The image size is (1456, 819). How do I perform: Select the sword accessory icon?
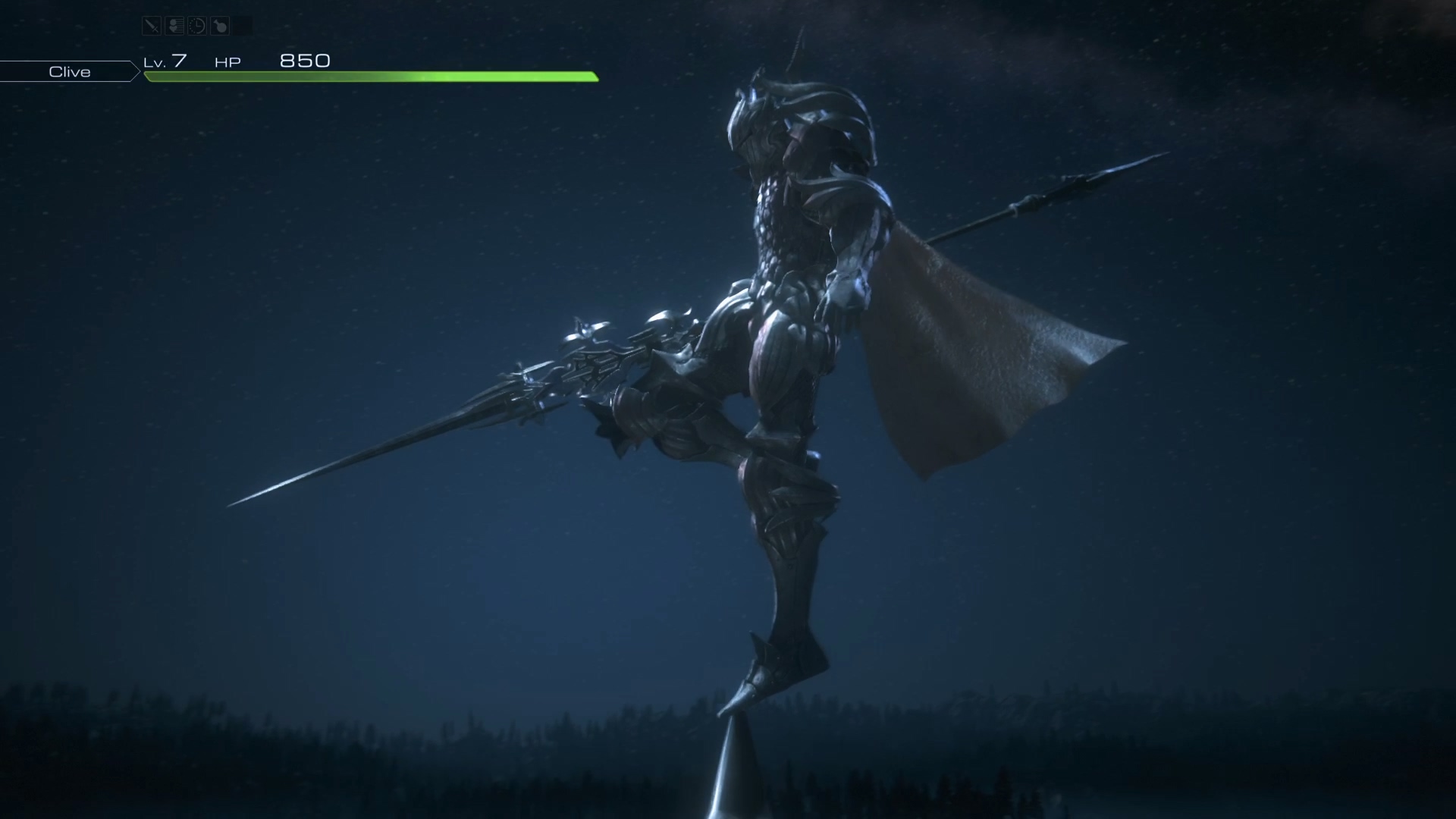pos(152,27)
